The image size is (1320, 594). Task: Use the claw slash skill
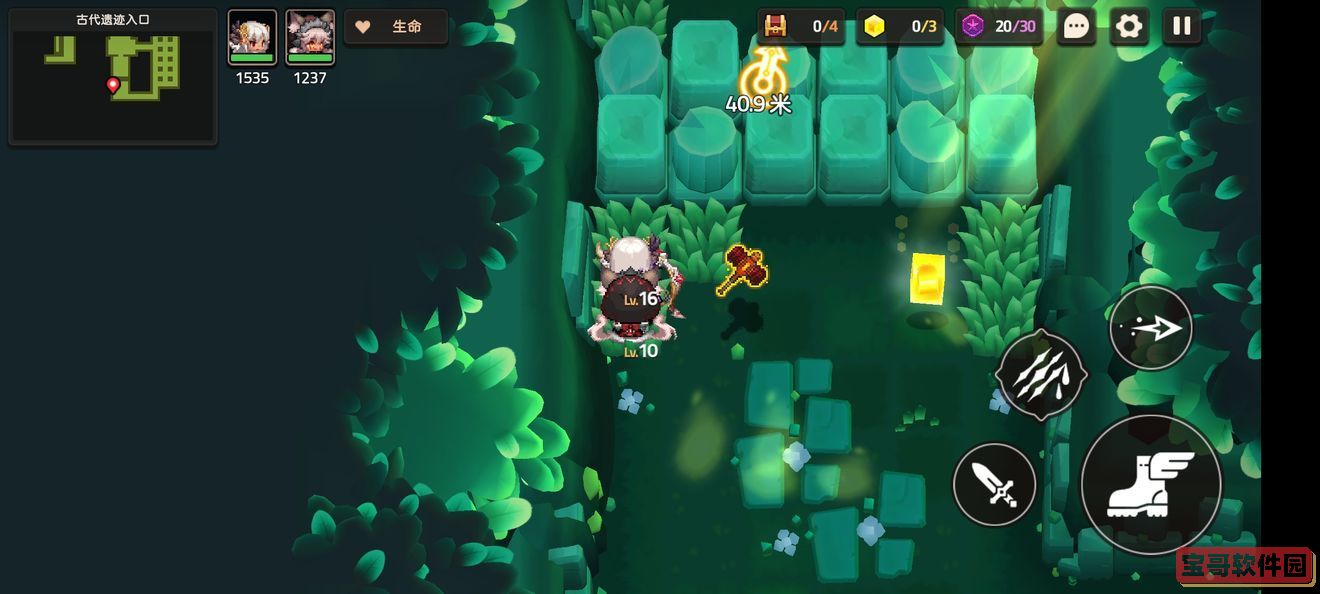coord(1041,375)
